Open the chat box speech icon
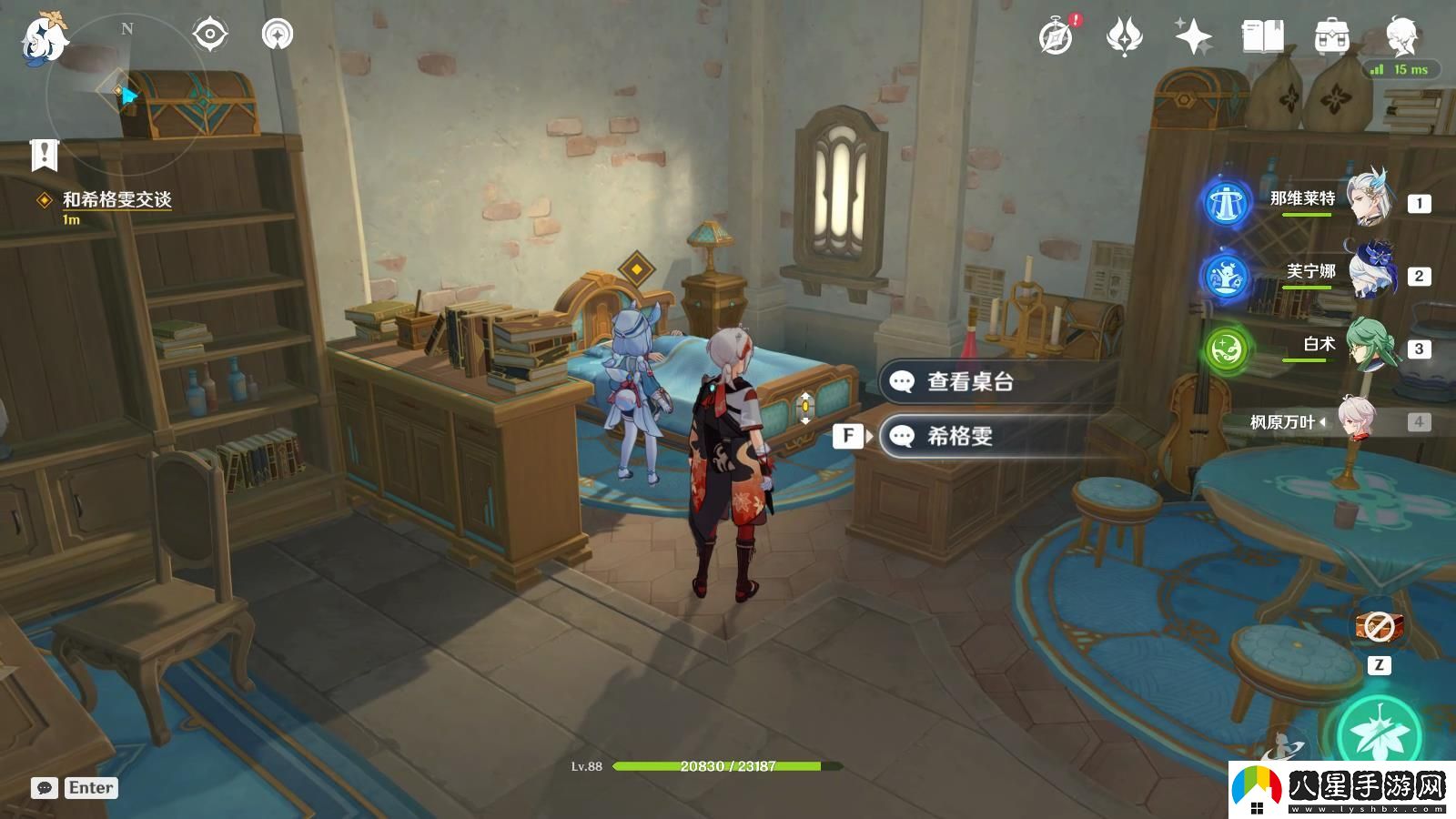The height and width of the screenshot is (819, 1456). [45, 788]
